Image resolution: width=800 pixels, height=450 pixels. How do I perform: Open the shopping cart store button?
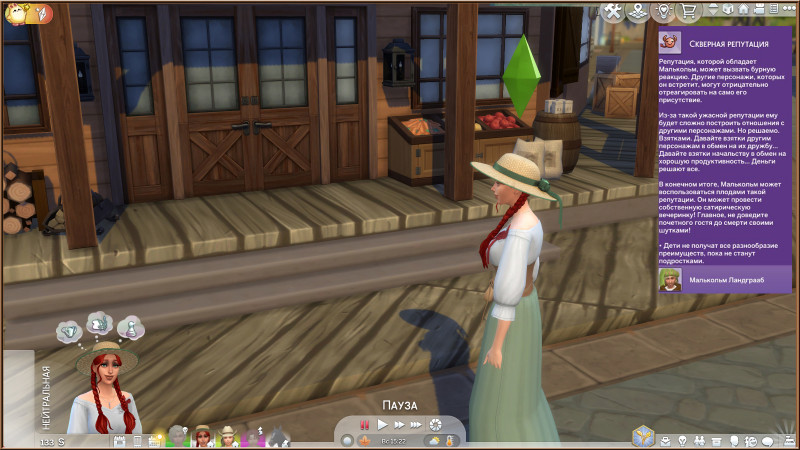coord(688,11)
